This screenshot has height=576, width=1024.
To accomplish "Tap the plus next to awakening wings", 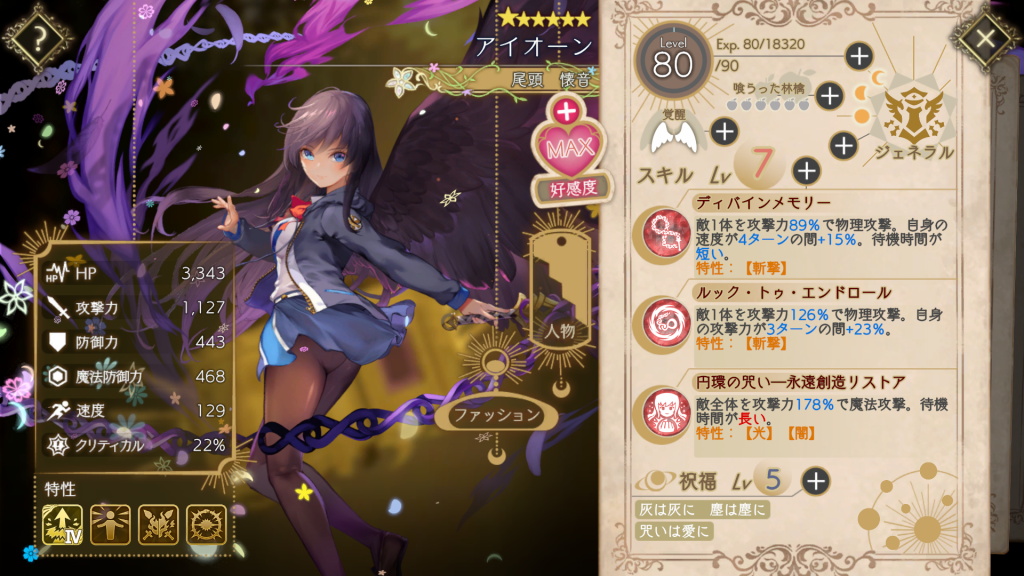I will point(723,130).
